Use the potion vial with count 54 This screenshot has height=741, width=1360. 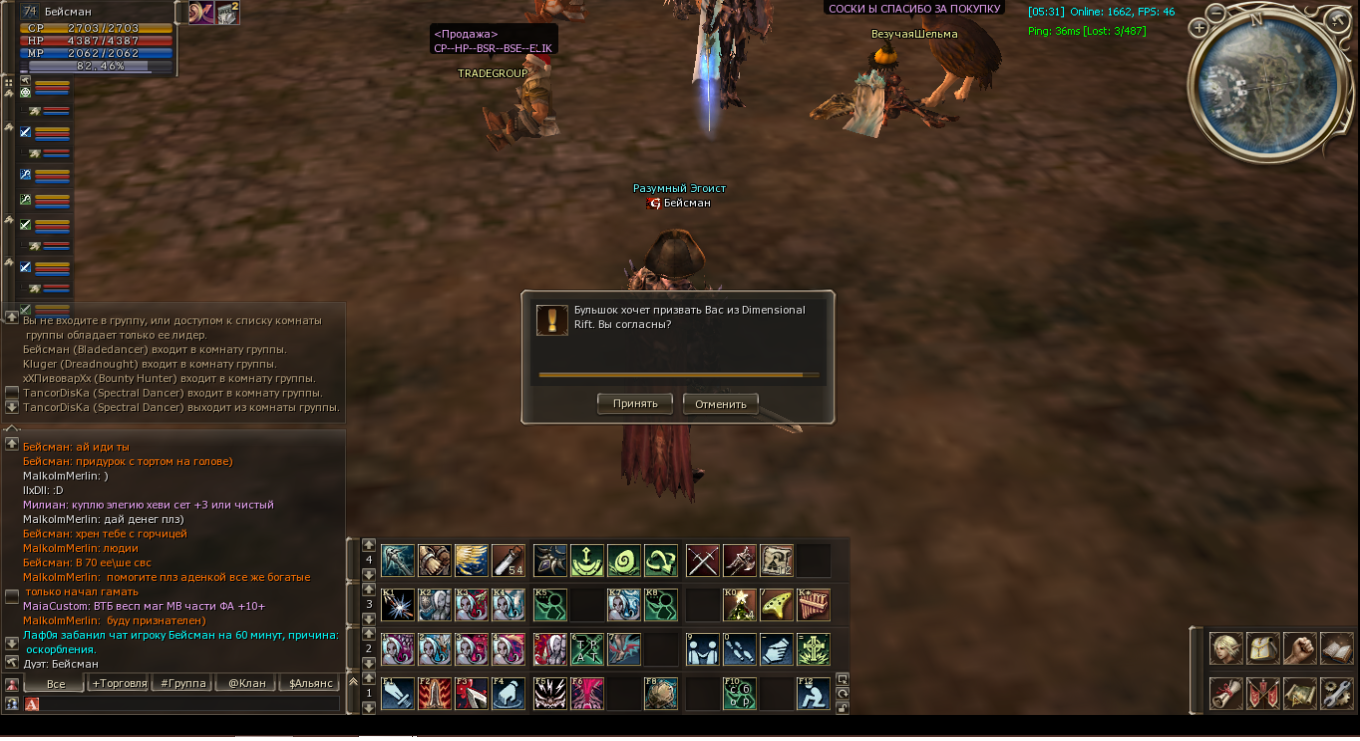[509, 561]
